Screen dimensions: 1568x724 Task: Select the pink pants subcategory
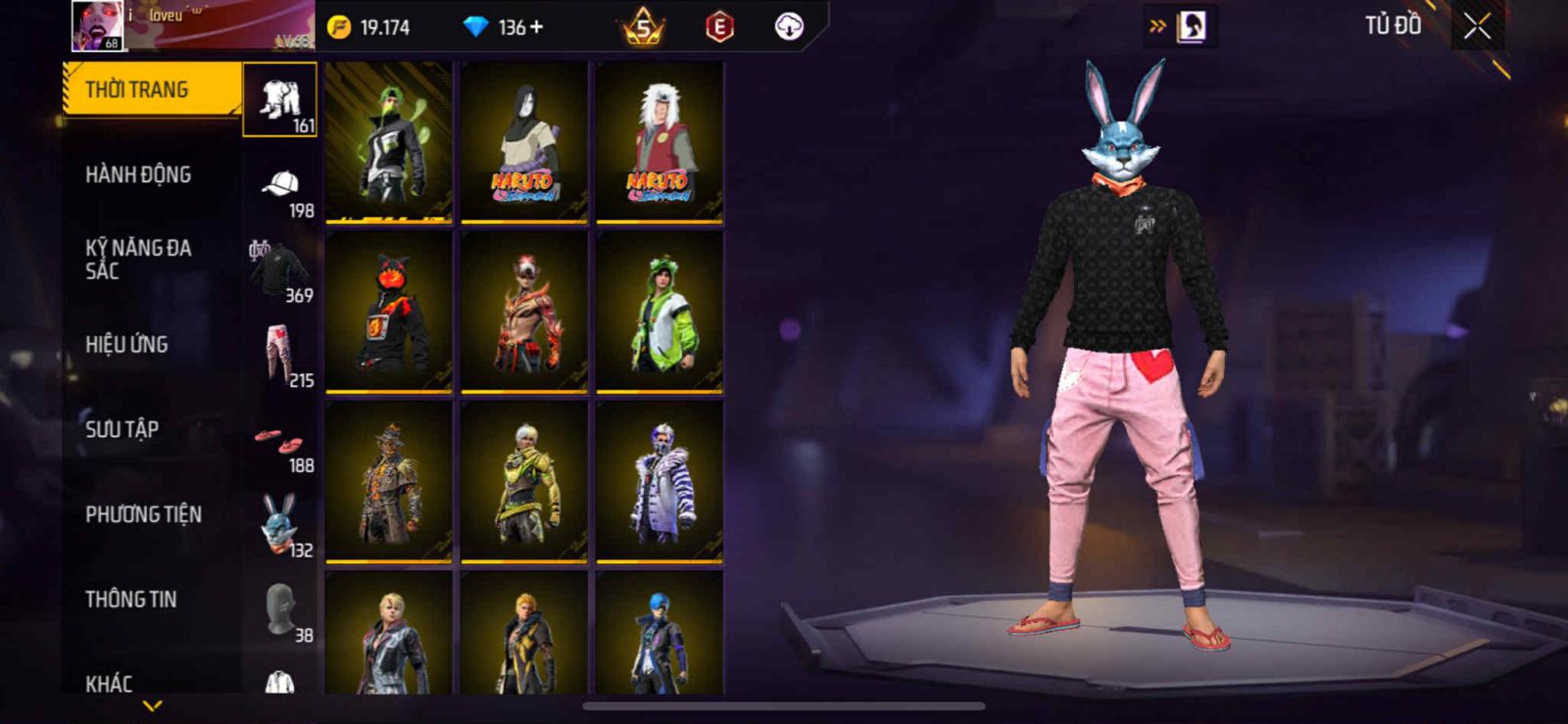tap(281, 357)
